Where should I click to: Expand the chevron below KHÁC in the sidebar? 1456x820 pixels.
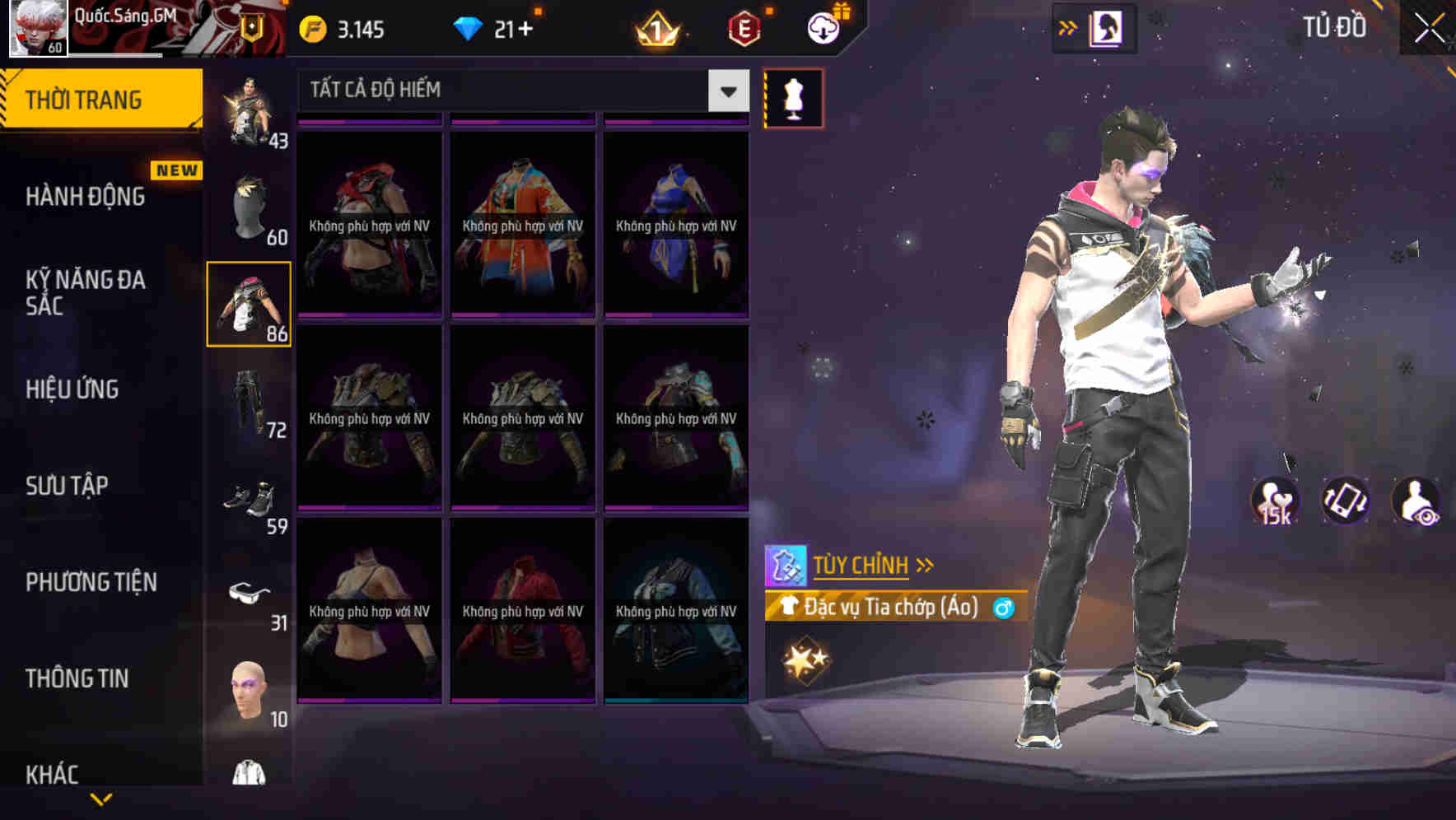pos(100,799)
